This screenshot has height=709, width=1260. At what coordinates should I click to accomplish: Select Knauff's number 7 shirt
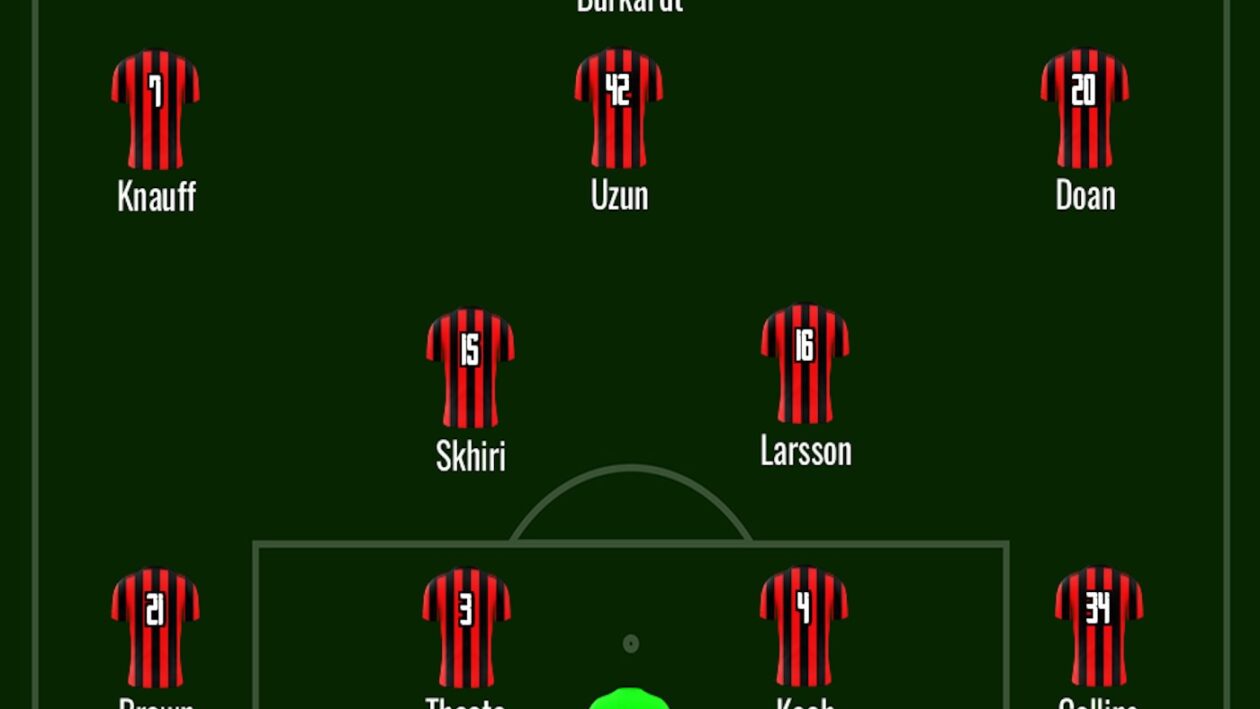click(x=155, y=110)
